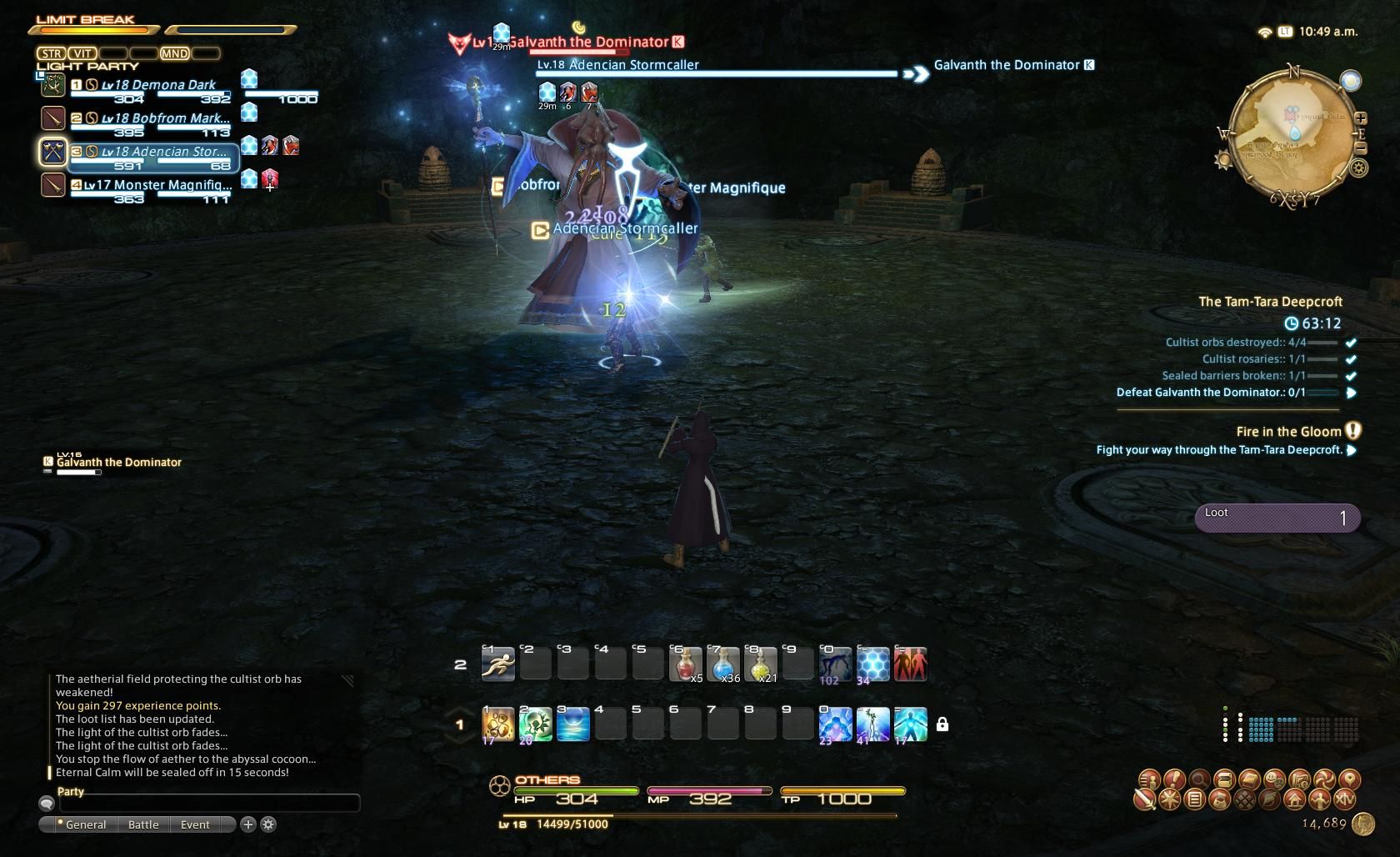Viewport: 1400px width, 857px height.
Task: Use the yellow potion stack of 21
Action: tap(760, 664)
